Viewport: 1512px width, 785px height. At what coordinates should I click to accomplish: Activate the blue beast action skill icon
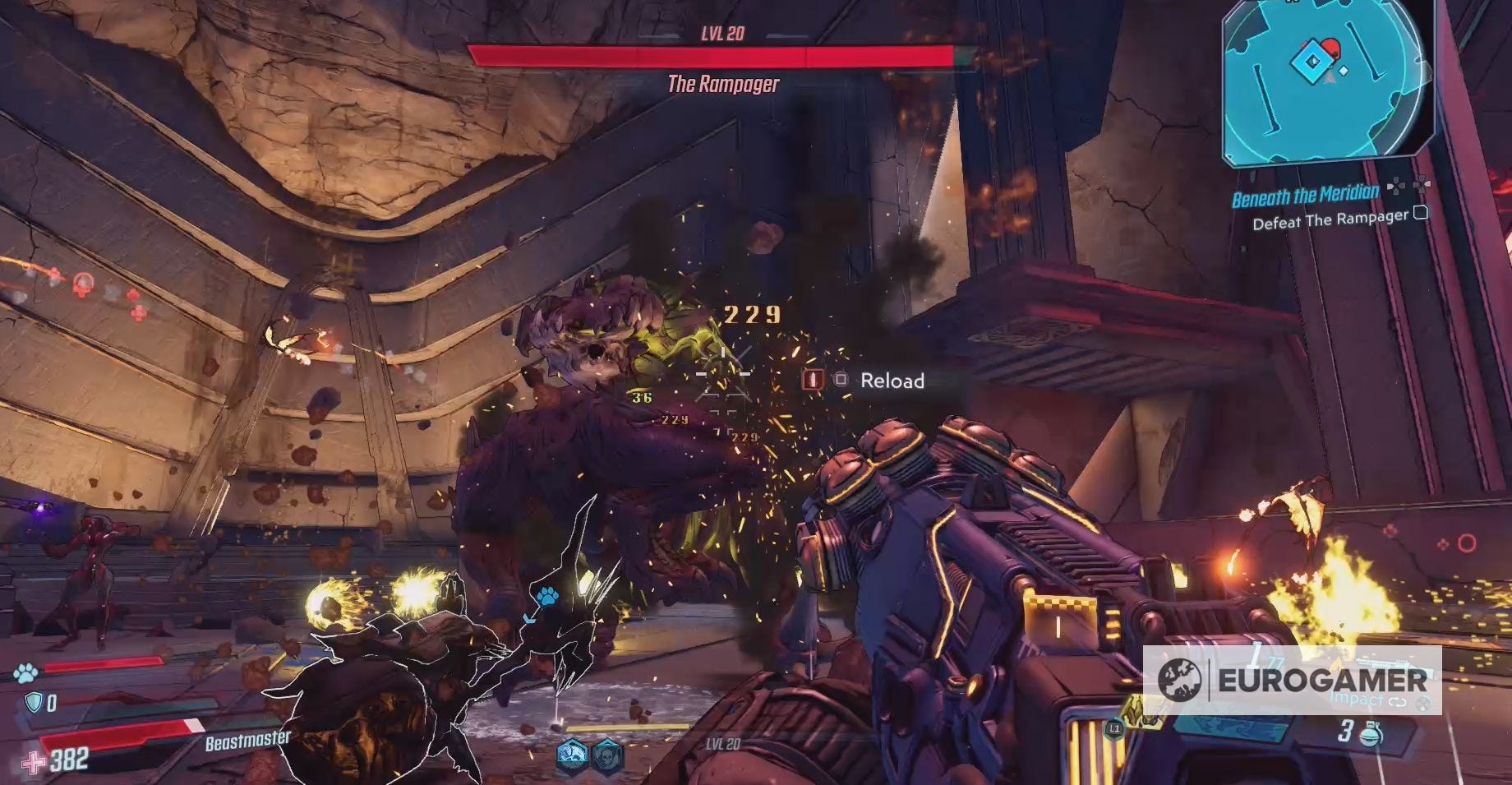[x=572, y=752]
